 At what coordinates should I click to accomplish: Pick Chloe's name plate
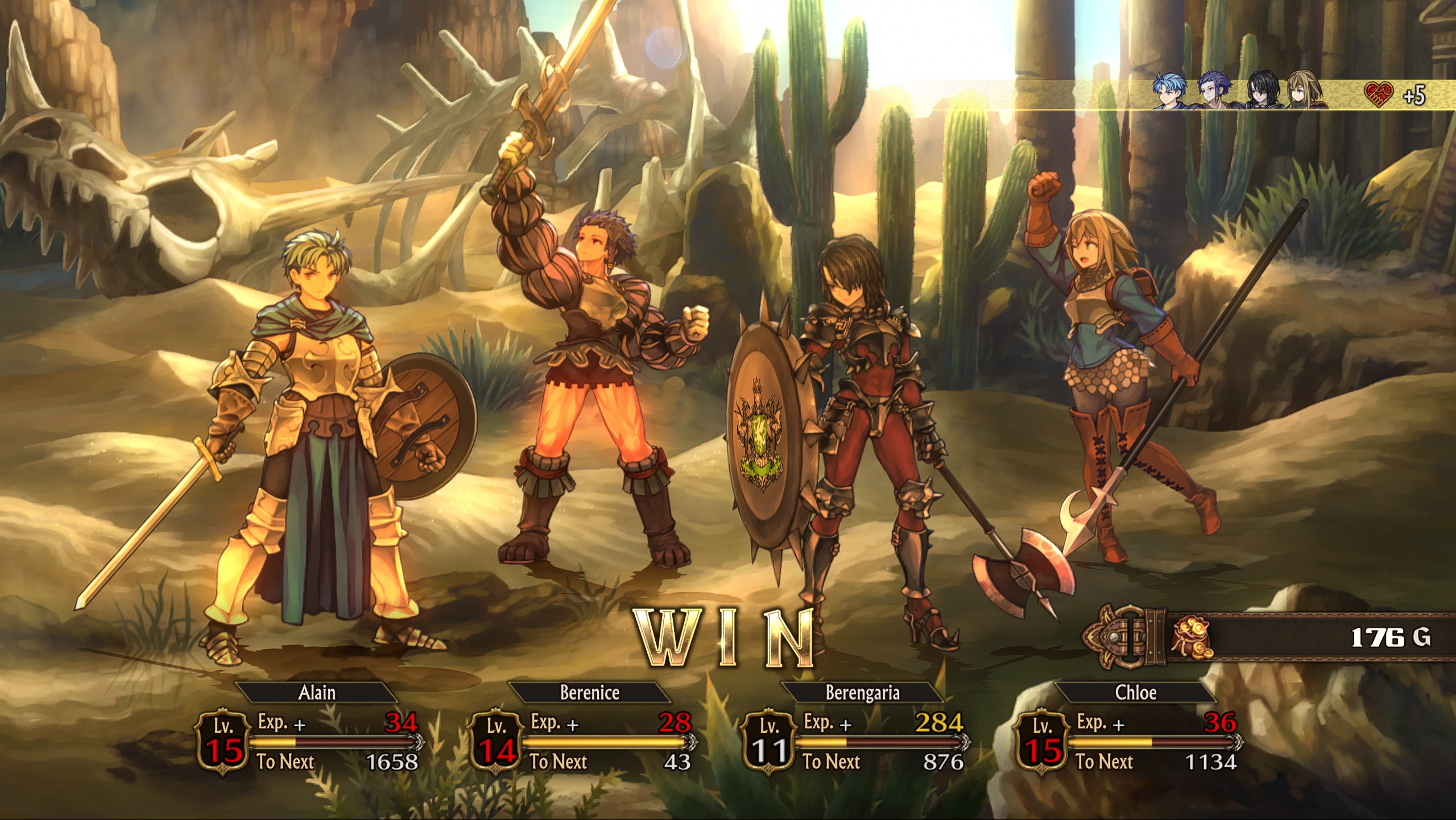point(1135,692)
